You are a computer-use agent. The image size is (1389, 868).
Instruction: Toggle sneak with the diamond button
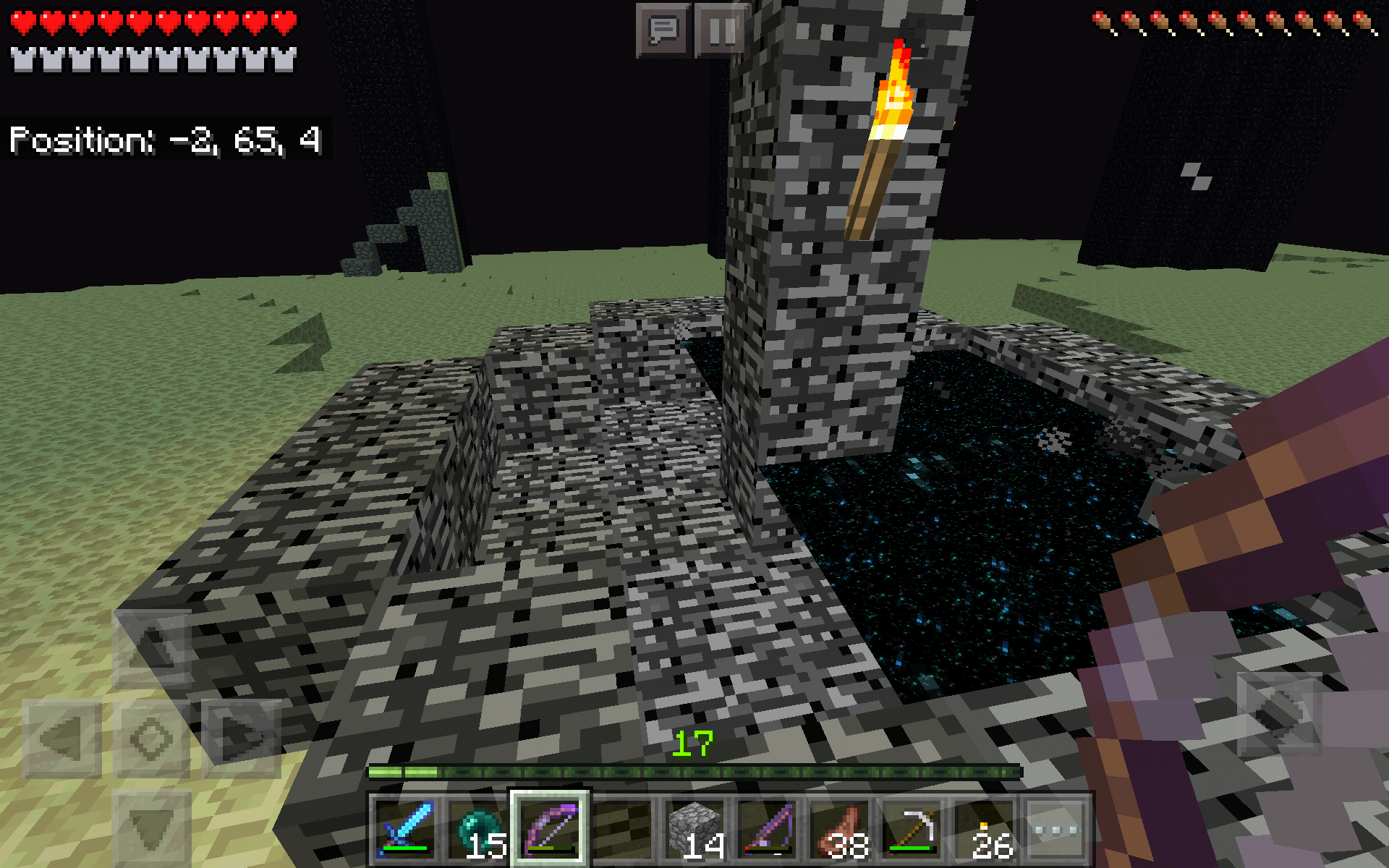click(x=152, y=739)
